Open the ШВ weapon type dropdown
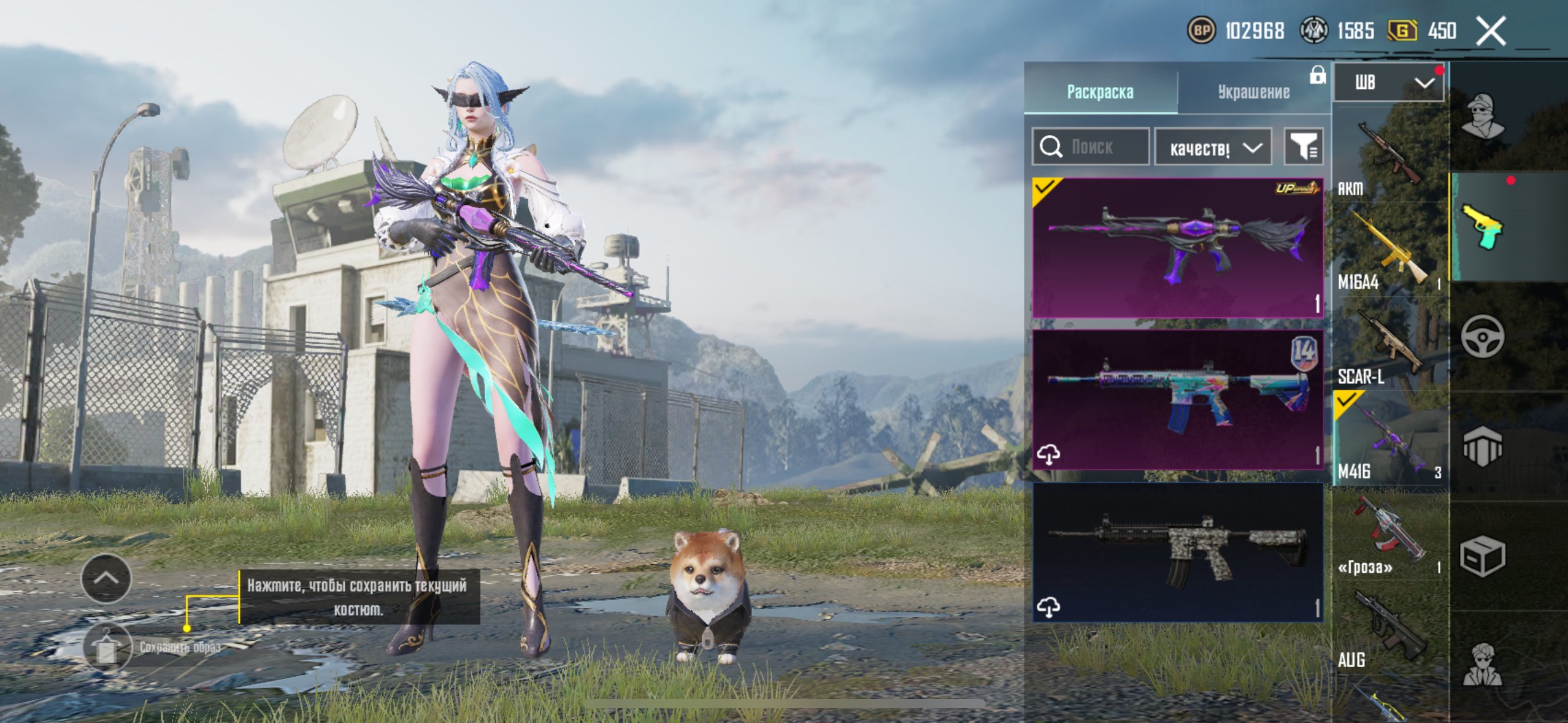Image resolution: width=1568 pixels, height=723 pixels. [x=1389, y=82]
